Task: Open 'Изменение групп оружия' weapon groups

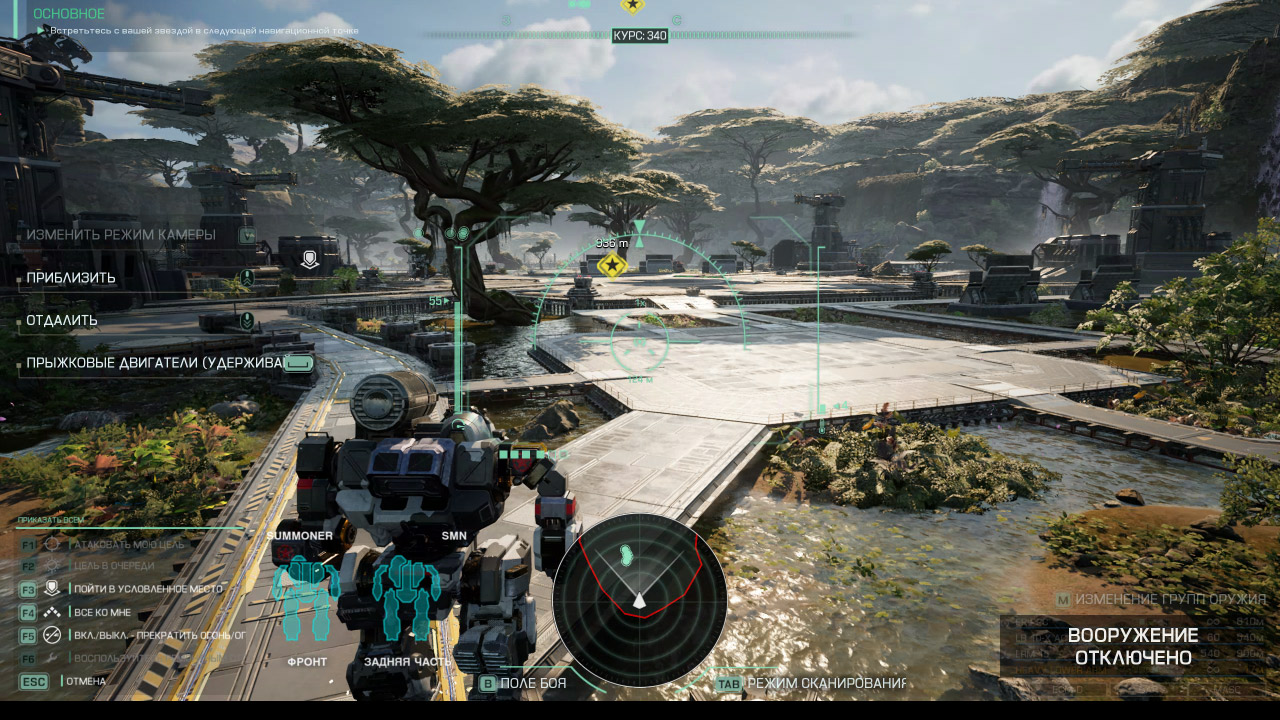Action: tap(1170, 600)
